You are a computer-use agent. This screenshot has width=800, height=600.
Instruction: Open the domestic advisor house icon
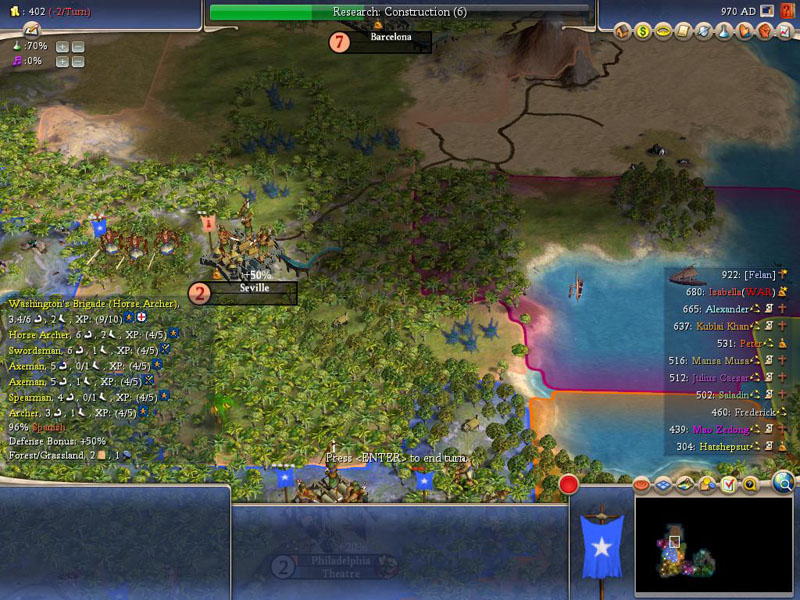pyautogui.click(x=623, y=32)
